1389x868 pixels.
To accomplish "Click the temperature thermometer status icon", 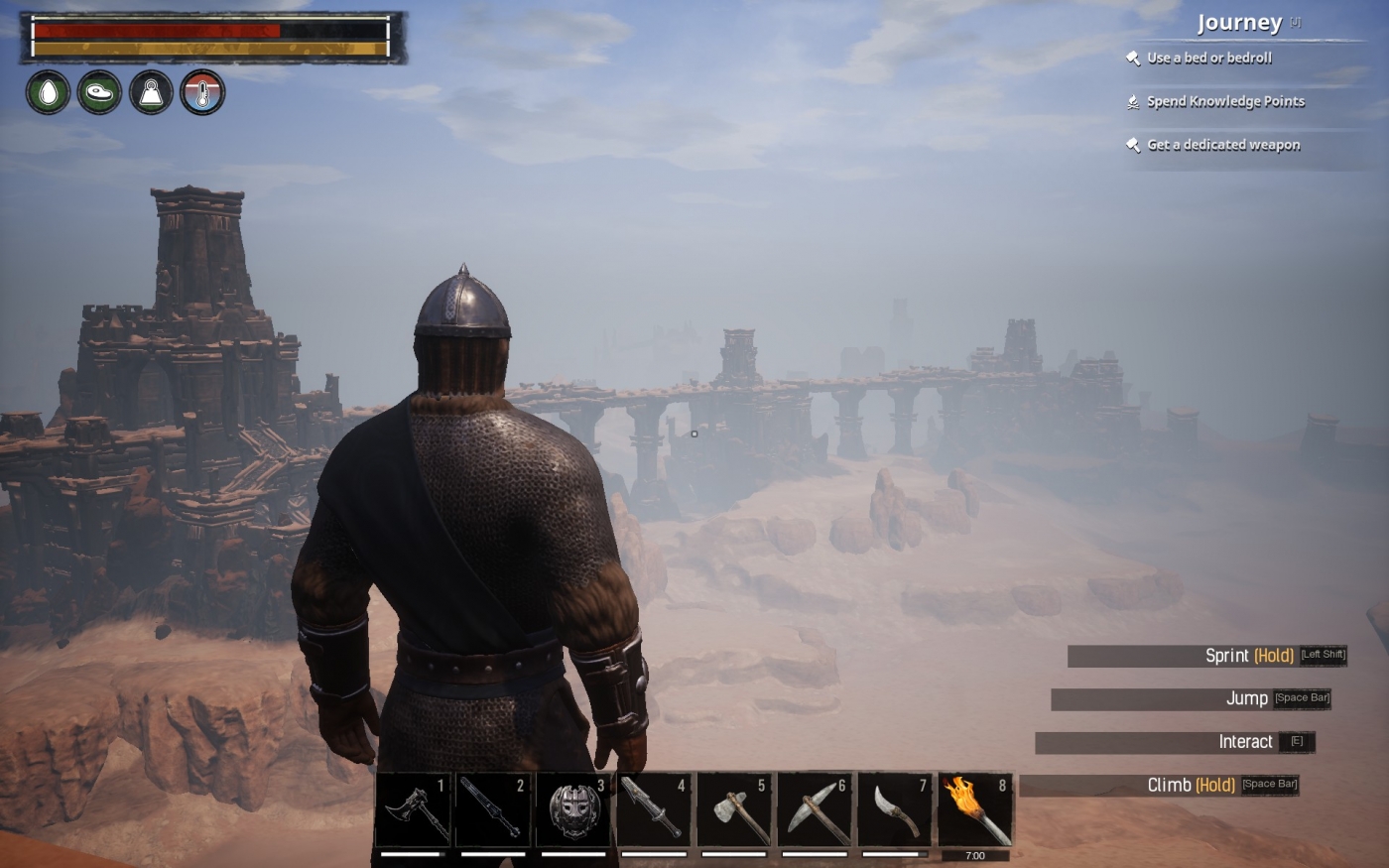I will [204, 93].
